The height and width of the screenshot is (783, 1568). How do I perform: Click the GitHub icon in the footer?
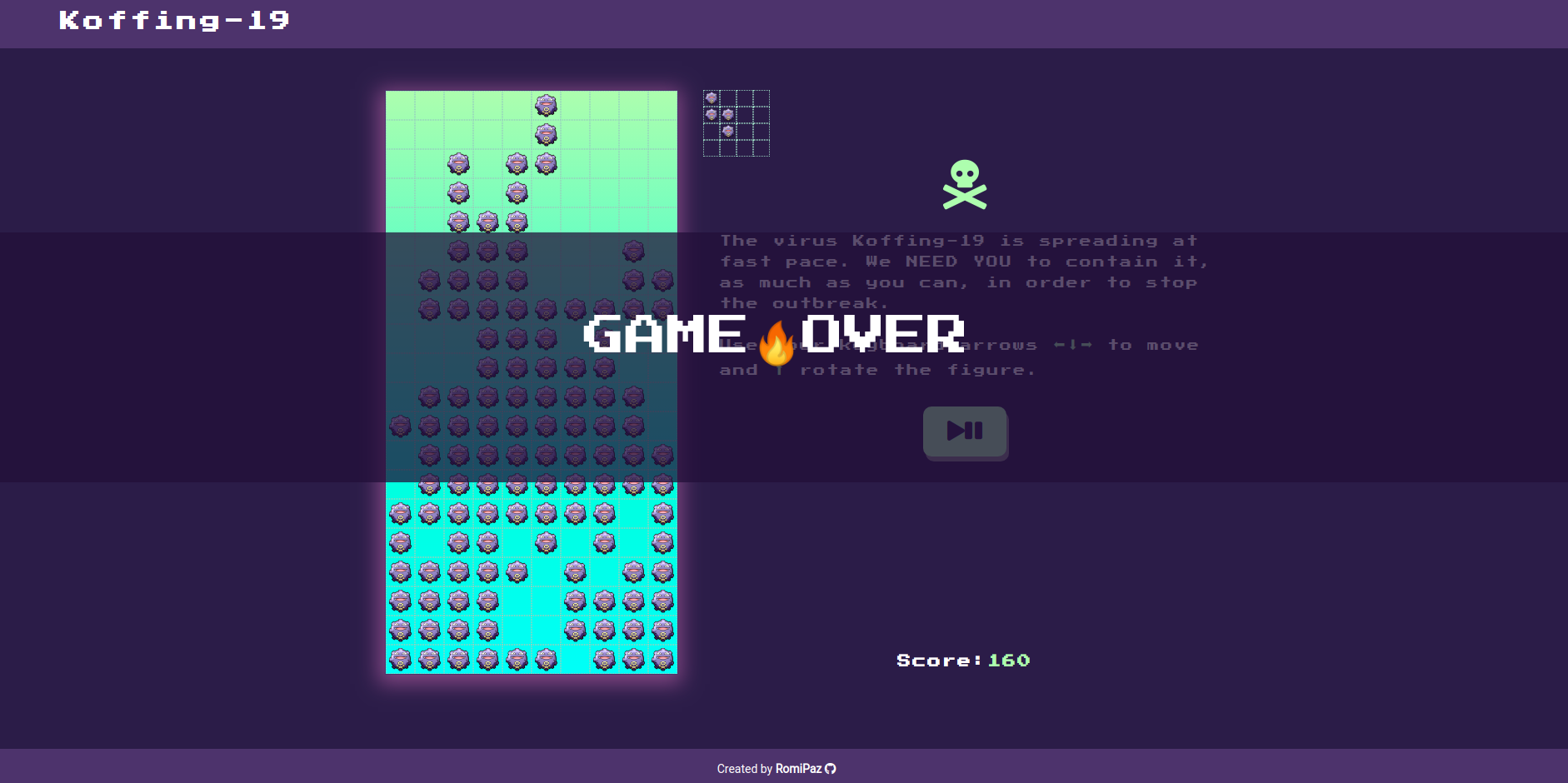tap(830, 768)
